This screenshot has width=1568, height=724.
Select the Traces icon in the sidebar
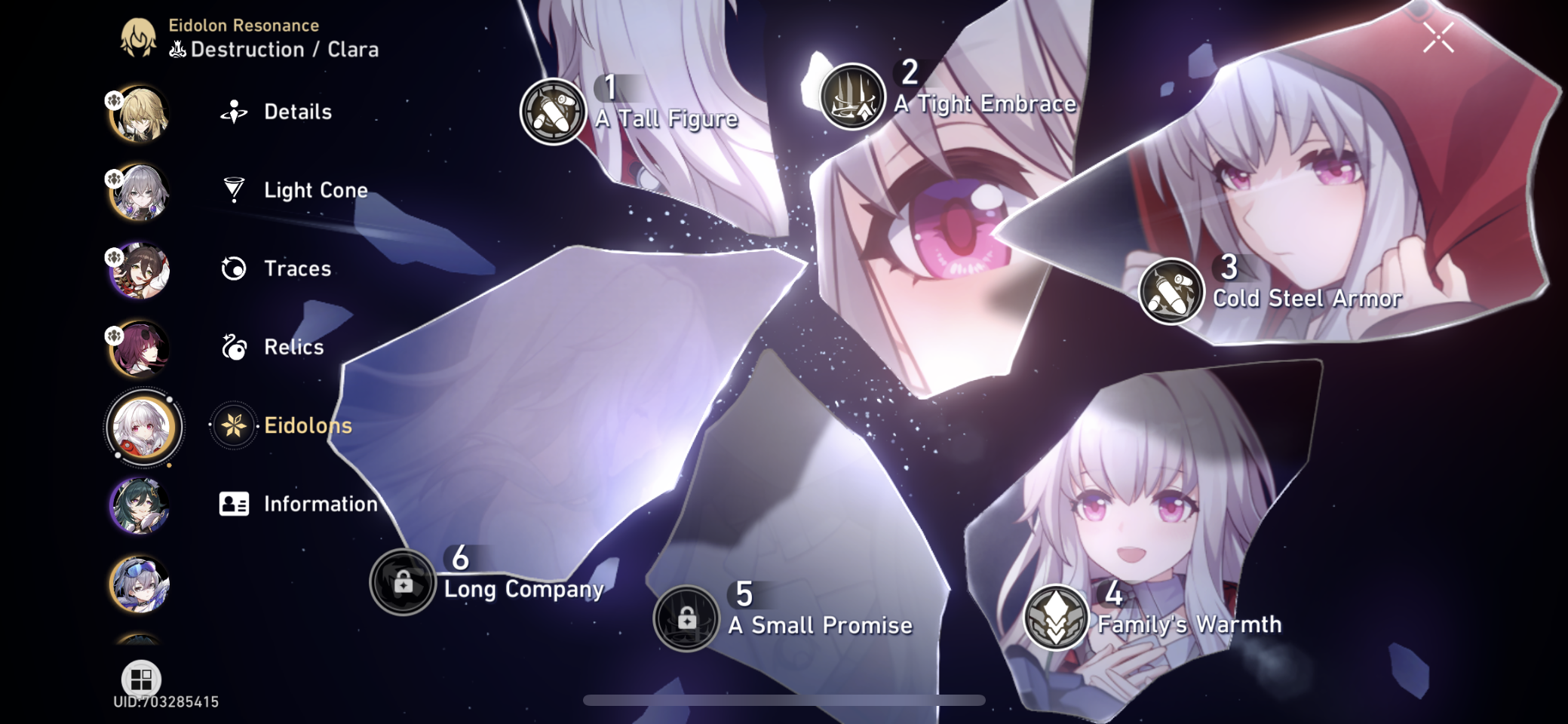235,268
